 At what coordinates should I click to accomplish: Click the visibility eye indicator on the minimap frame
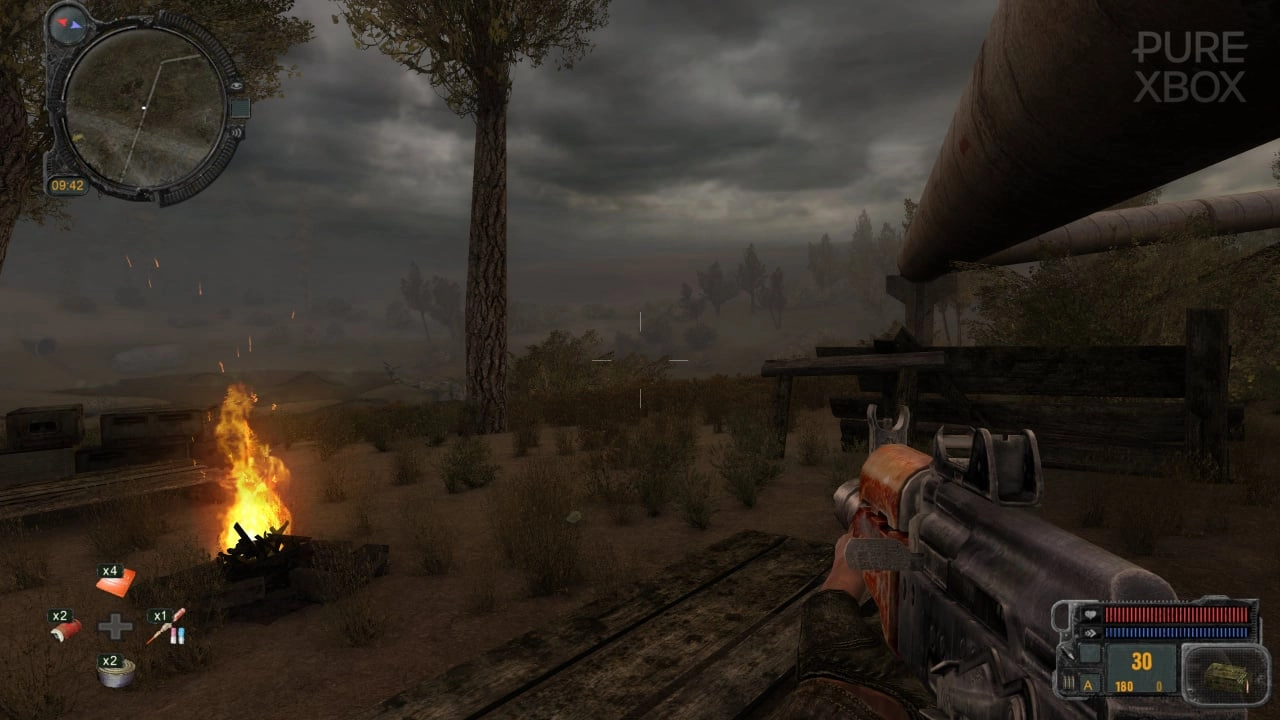click(x=237, y=87)
